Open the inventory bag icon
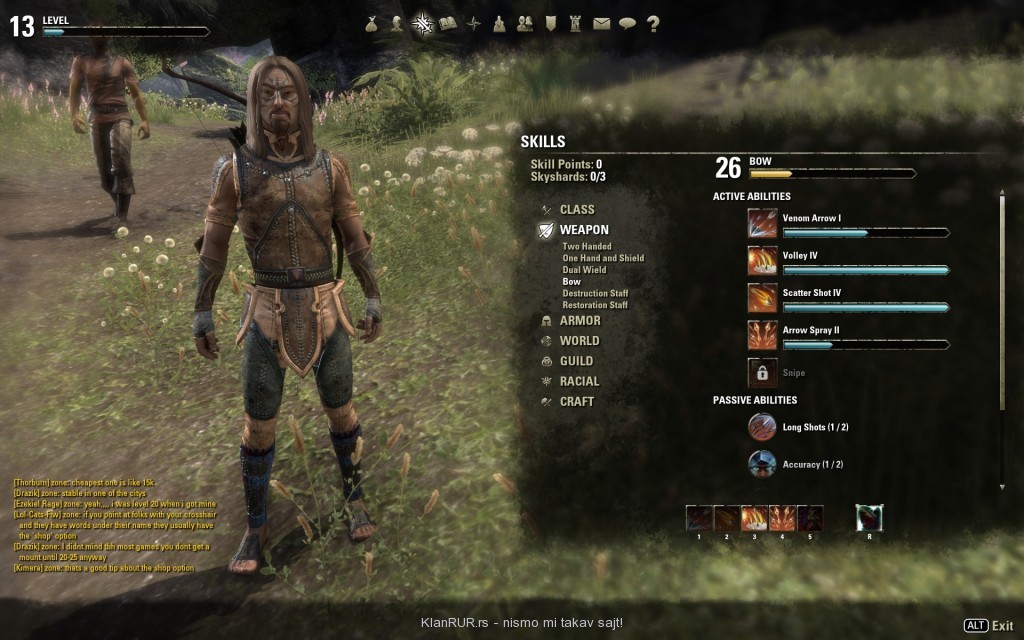Image resolution: width=1024 pixels, height=640 pixels. pyautogui.click(x=371, y=23)
